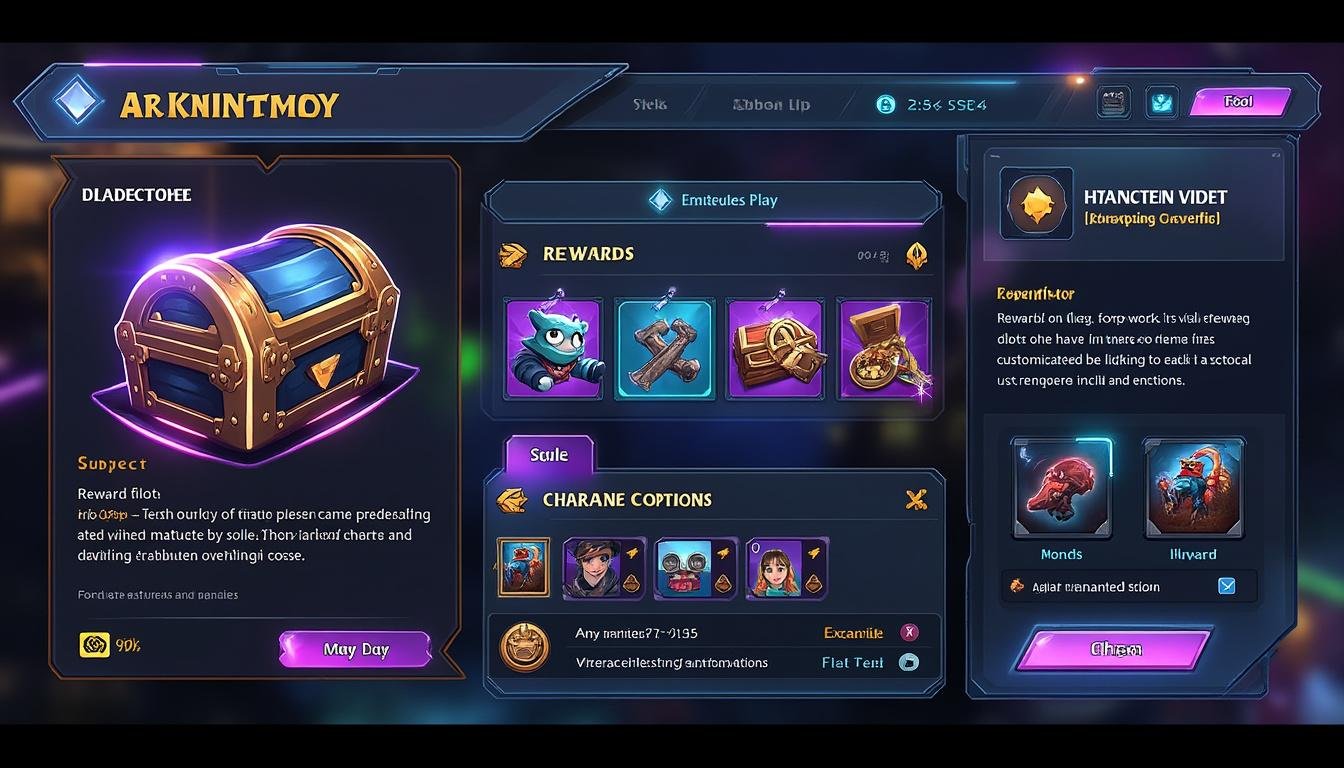Click the purple May Day button

(x=355, y=649)
